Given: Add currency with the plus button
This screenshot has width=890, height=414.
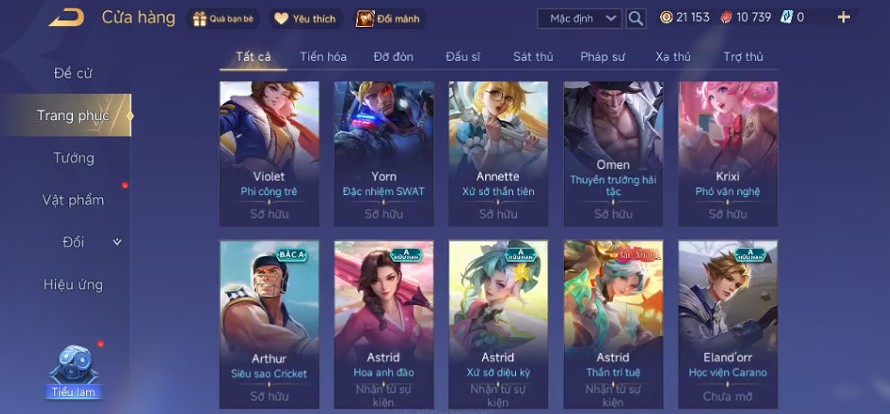Looking at the screenshot, I should pyautogui.click(x=843, y=17).
